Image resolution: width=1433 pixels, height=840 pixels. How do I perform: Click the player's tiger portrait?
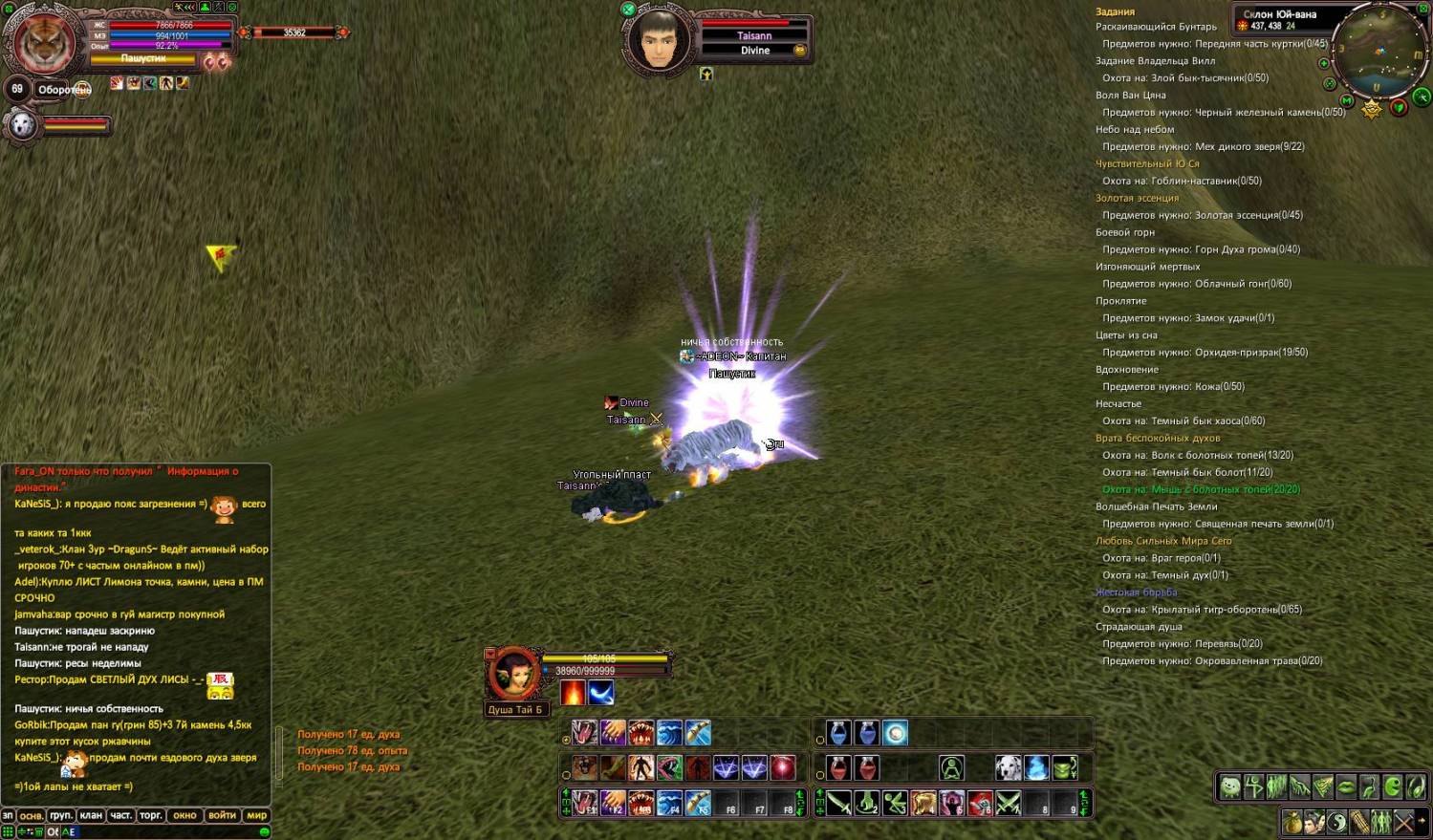[x=44, y=42]
